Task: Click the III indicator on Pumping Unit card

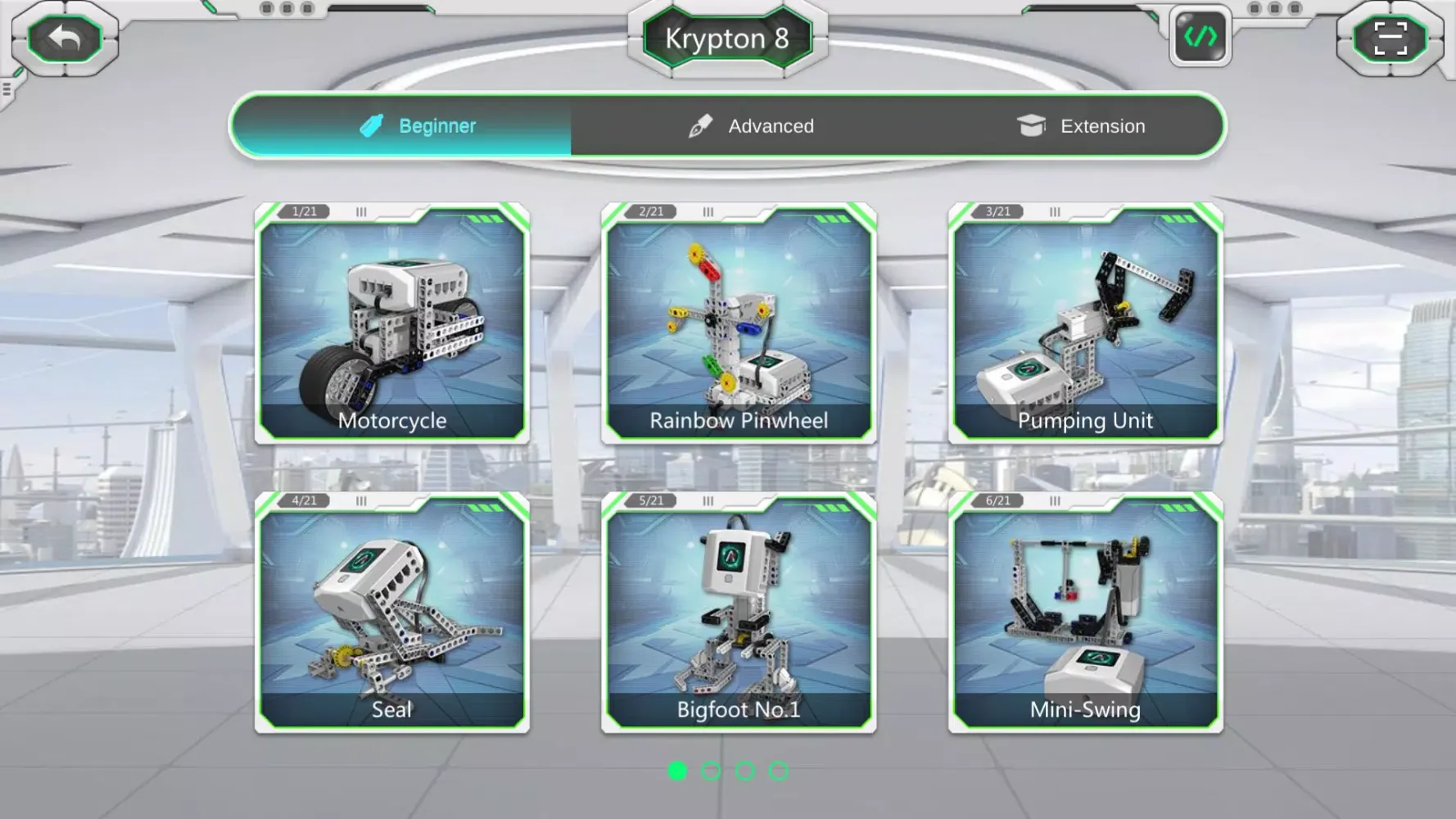Action: tap(1053, 212)
